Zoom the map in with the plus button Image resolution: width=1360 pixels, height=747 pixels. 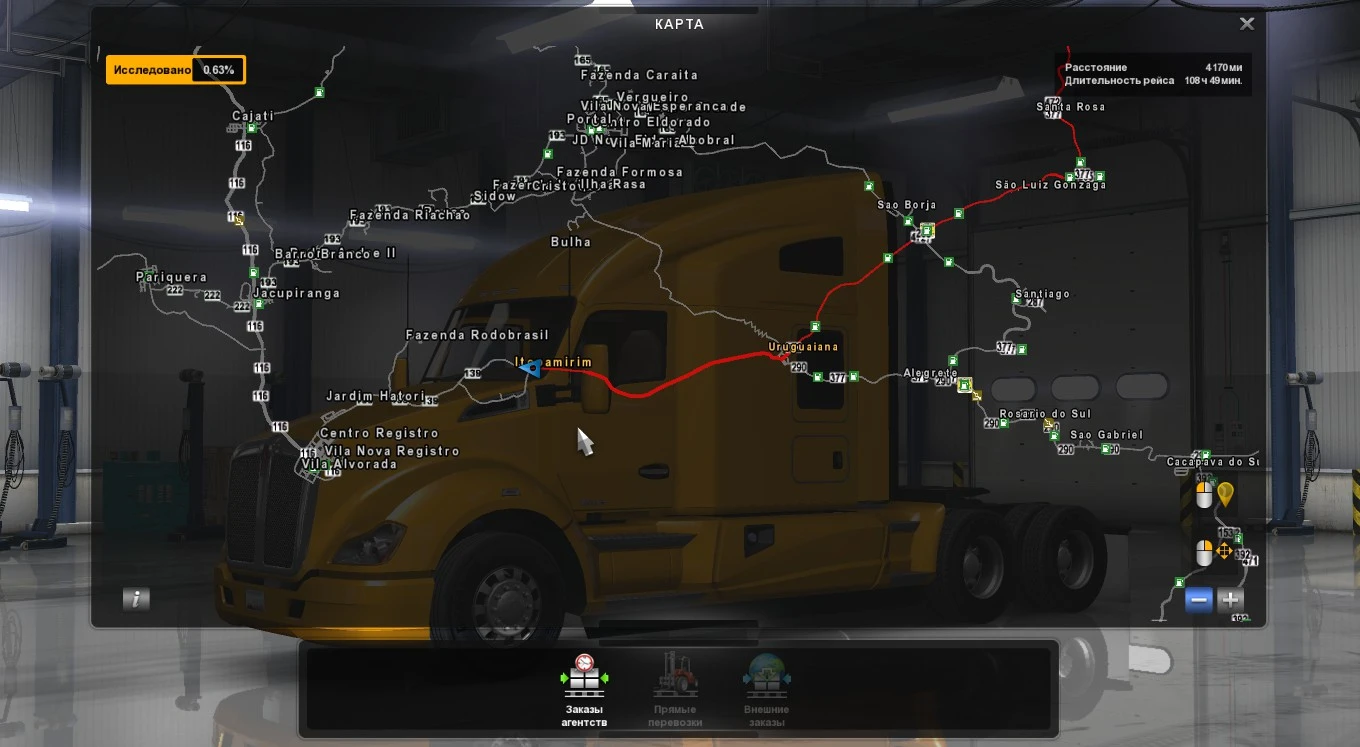(1229, 601)
